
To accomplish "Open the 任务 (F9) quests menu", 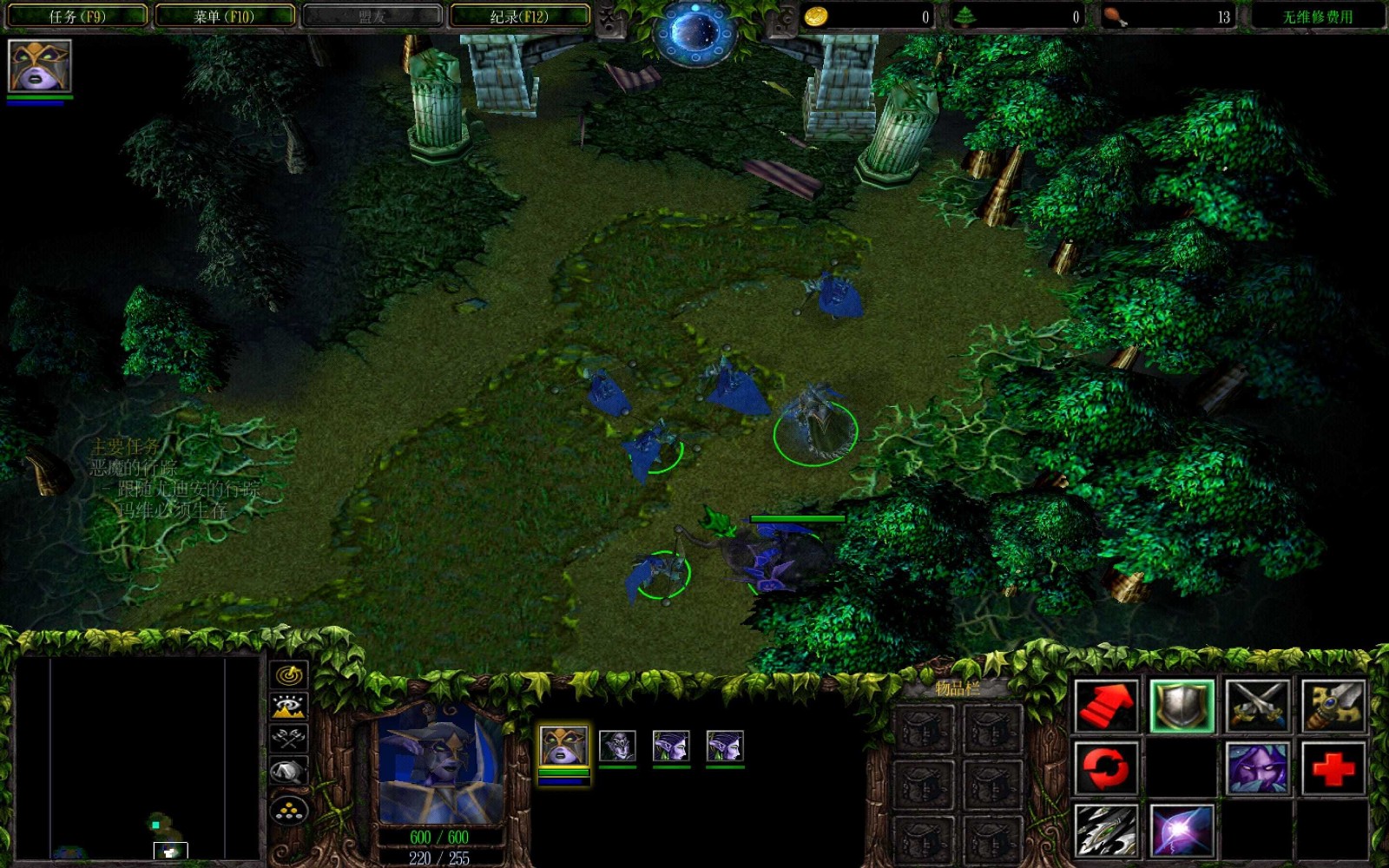I will [x=76, y=16].
